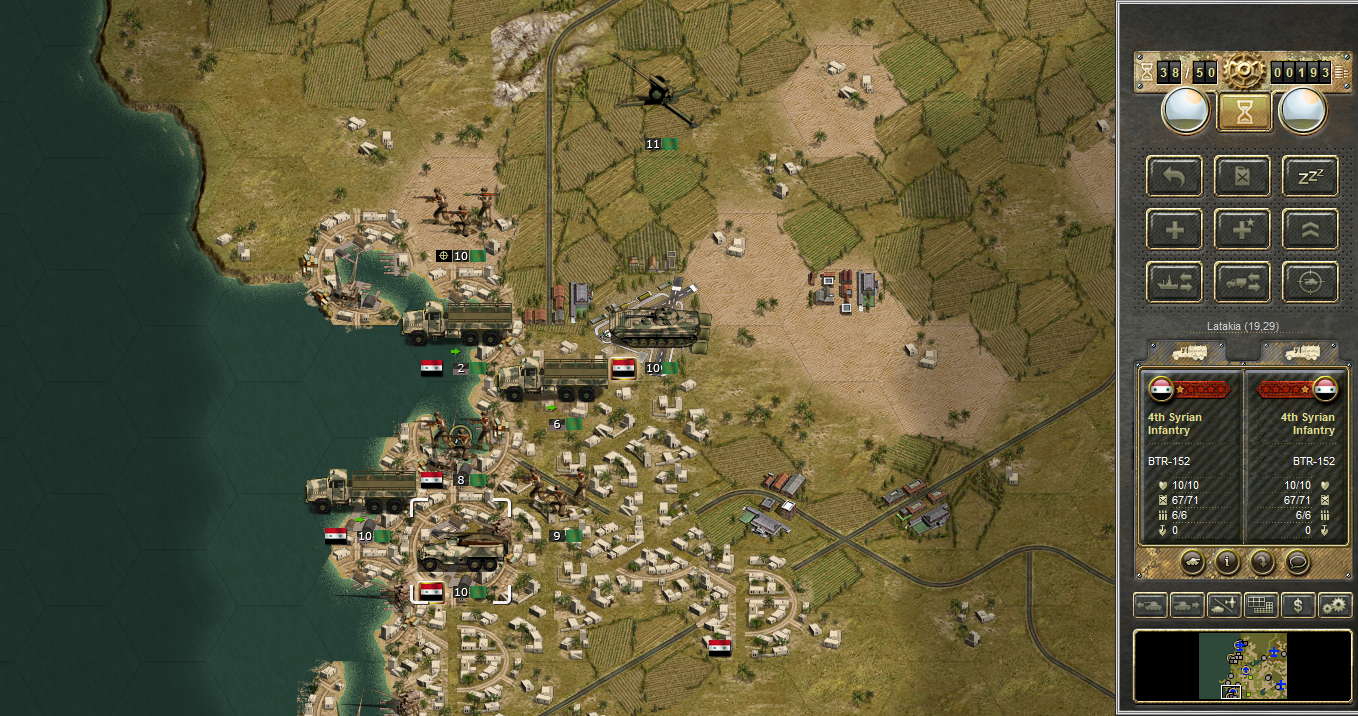Viewport: 1358px width, 716px height.
Task: Click the round tank icon button
Action: coord(1192,561)
